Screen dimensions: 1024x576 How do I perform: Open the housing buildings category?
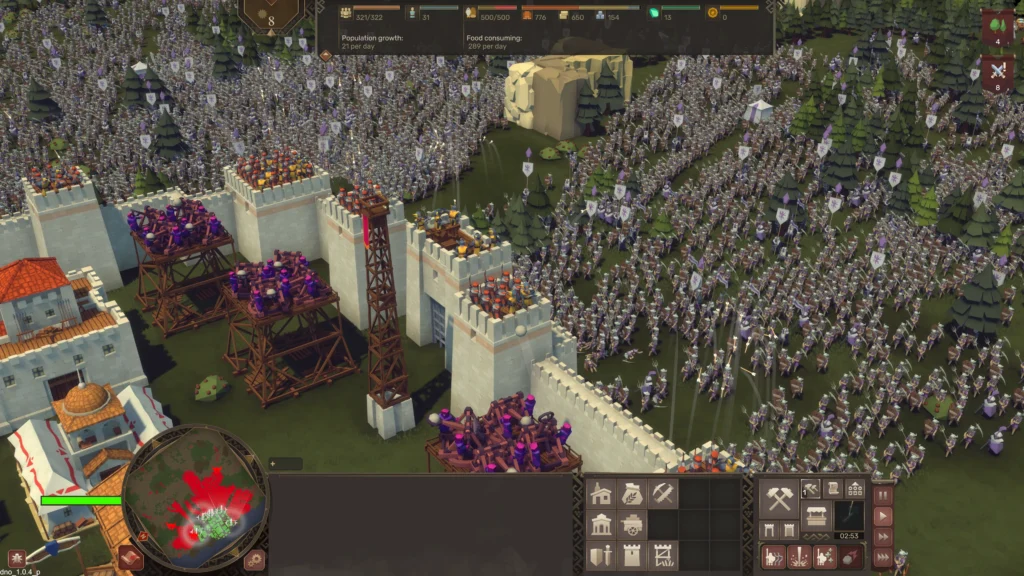601,493
